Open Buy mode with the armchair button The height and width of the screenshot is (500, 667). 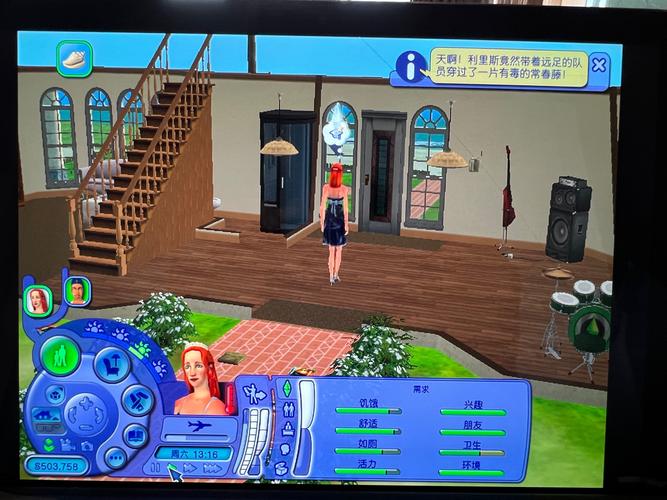[x=112, y=365]
